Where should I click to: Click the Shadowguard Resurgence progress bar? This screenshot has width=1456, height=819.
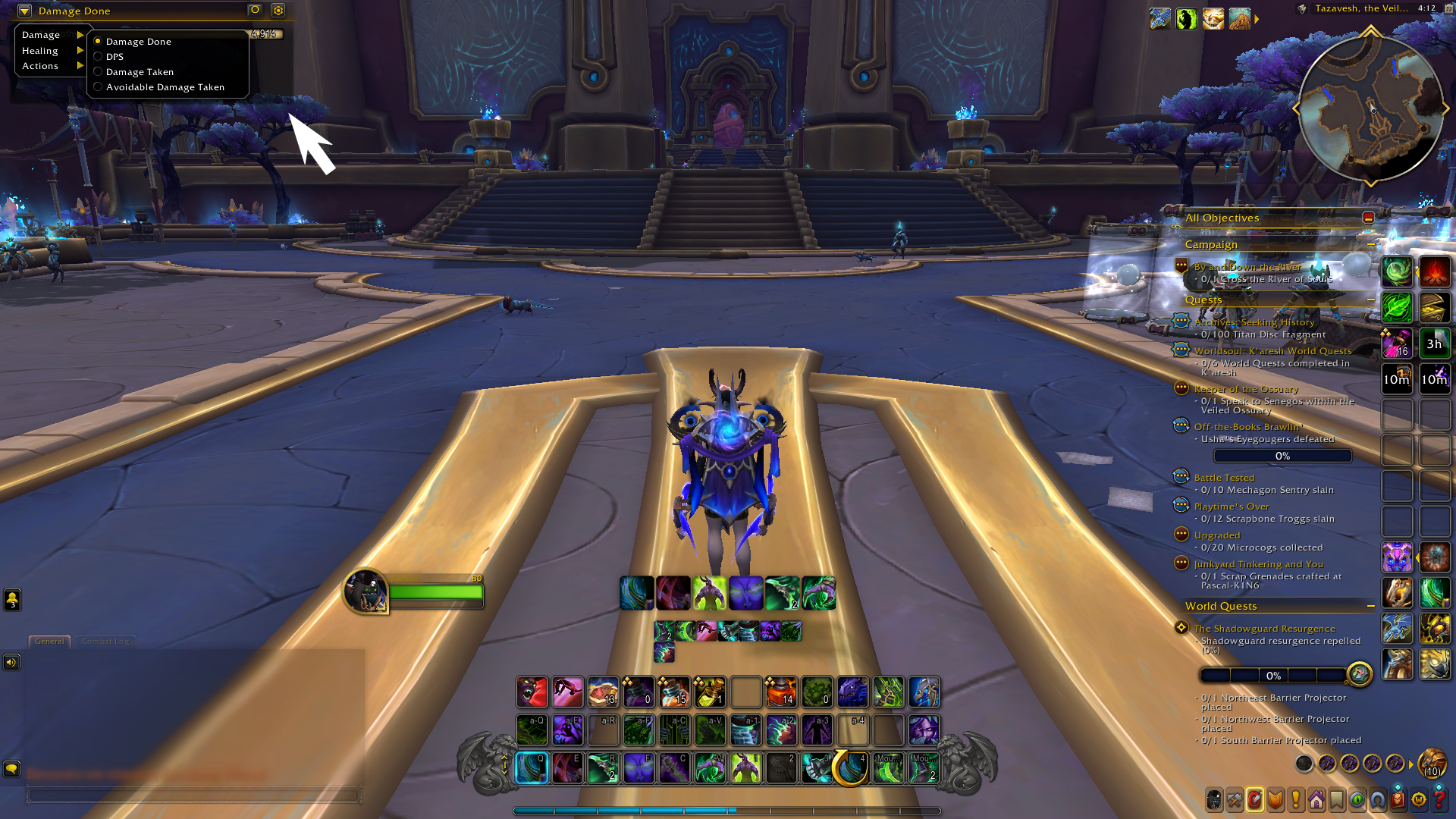[1272, 675]
